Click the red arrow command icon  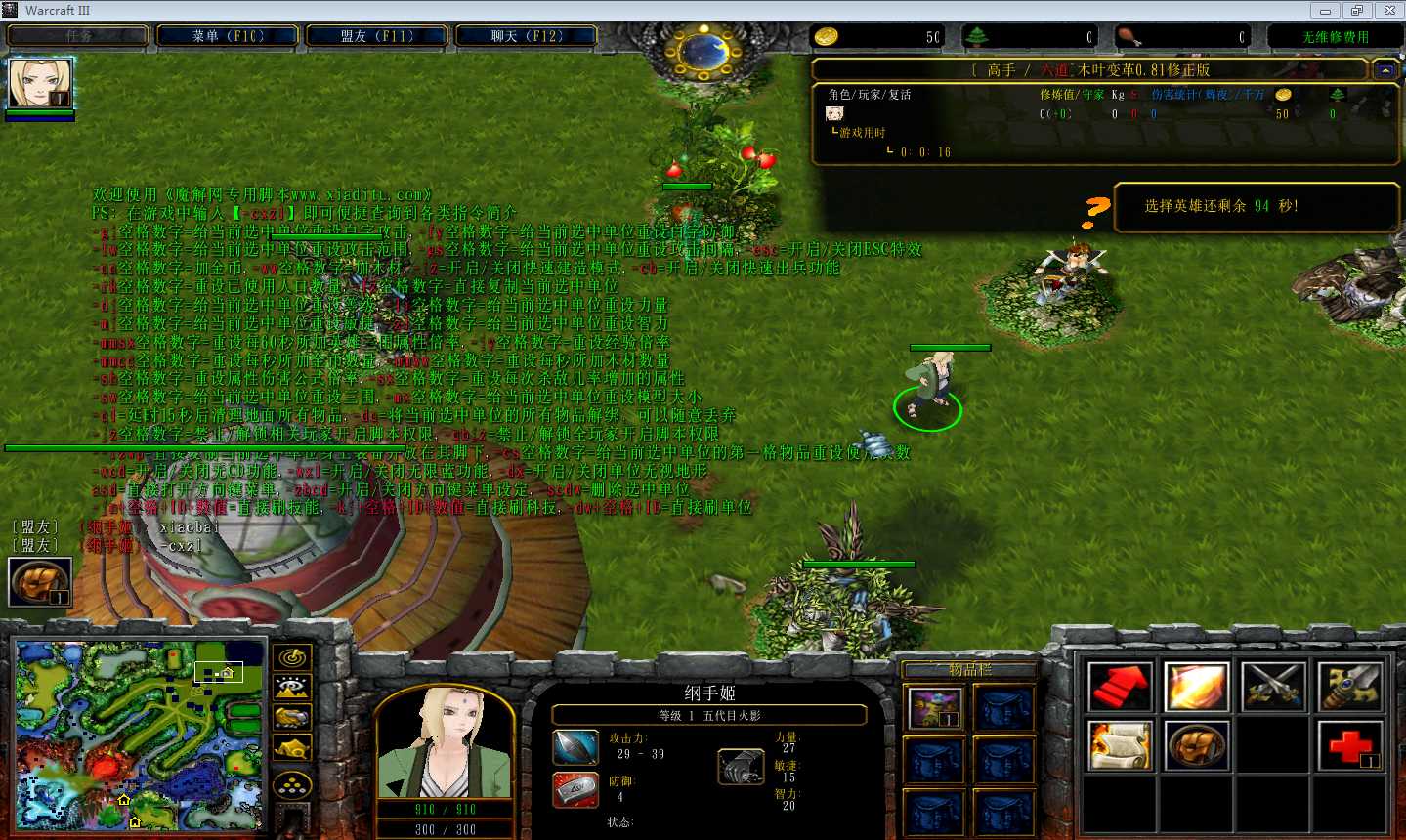1120,687
